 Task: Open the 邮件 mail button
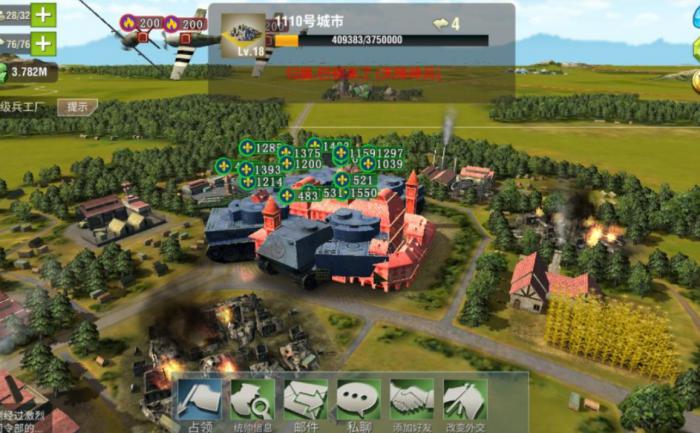(x=305, y=402)
